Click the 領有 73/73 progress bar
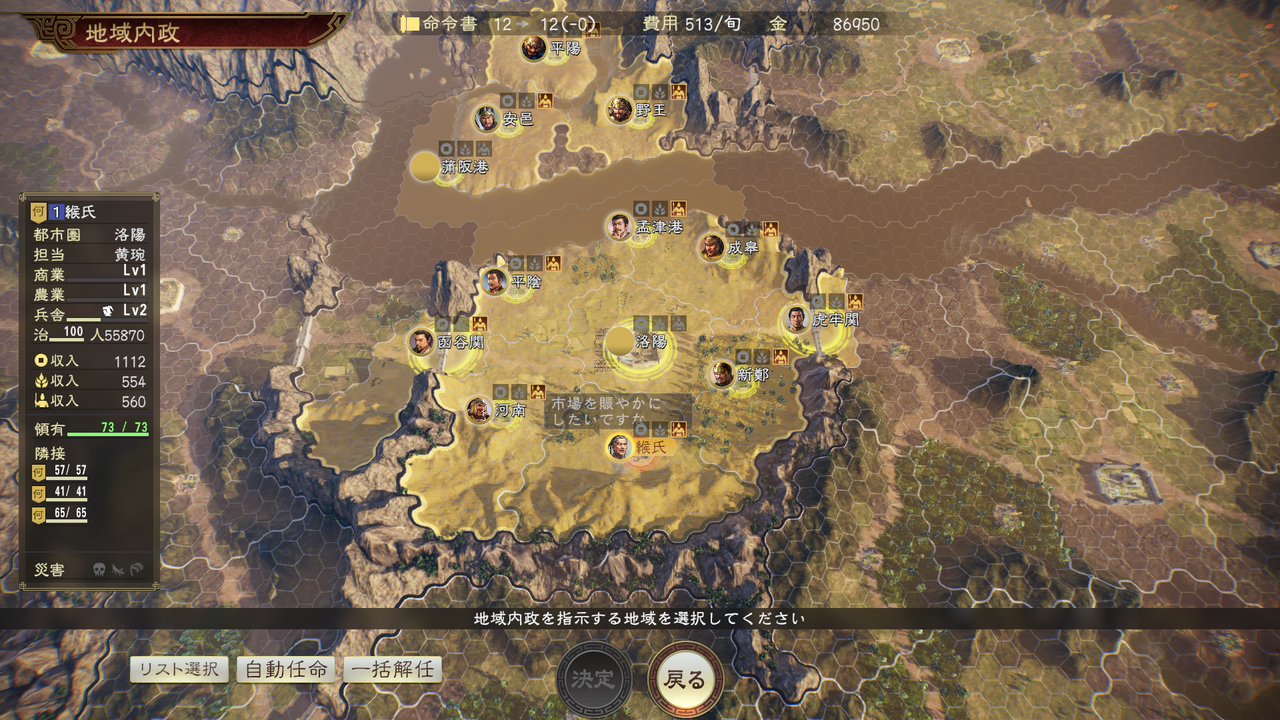The image size is (1280, 720). coord(106,433)
